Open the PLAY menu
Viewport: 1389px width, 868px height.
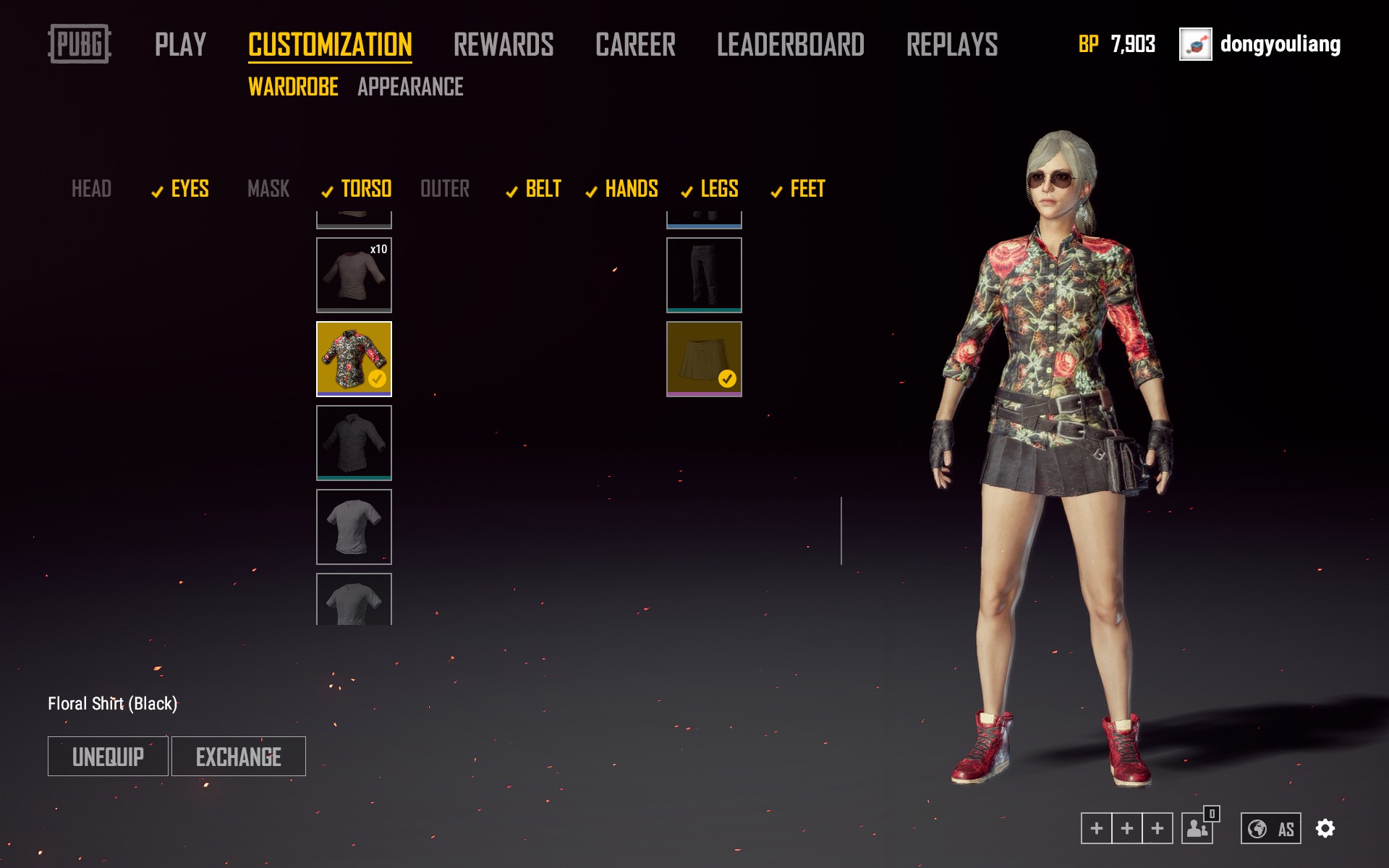point(180,45)
